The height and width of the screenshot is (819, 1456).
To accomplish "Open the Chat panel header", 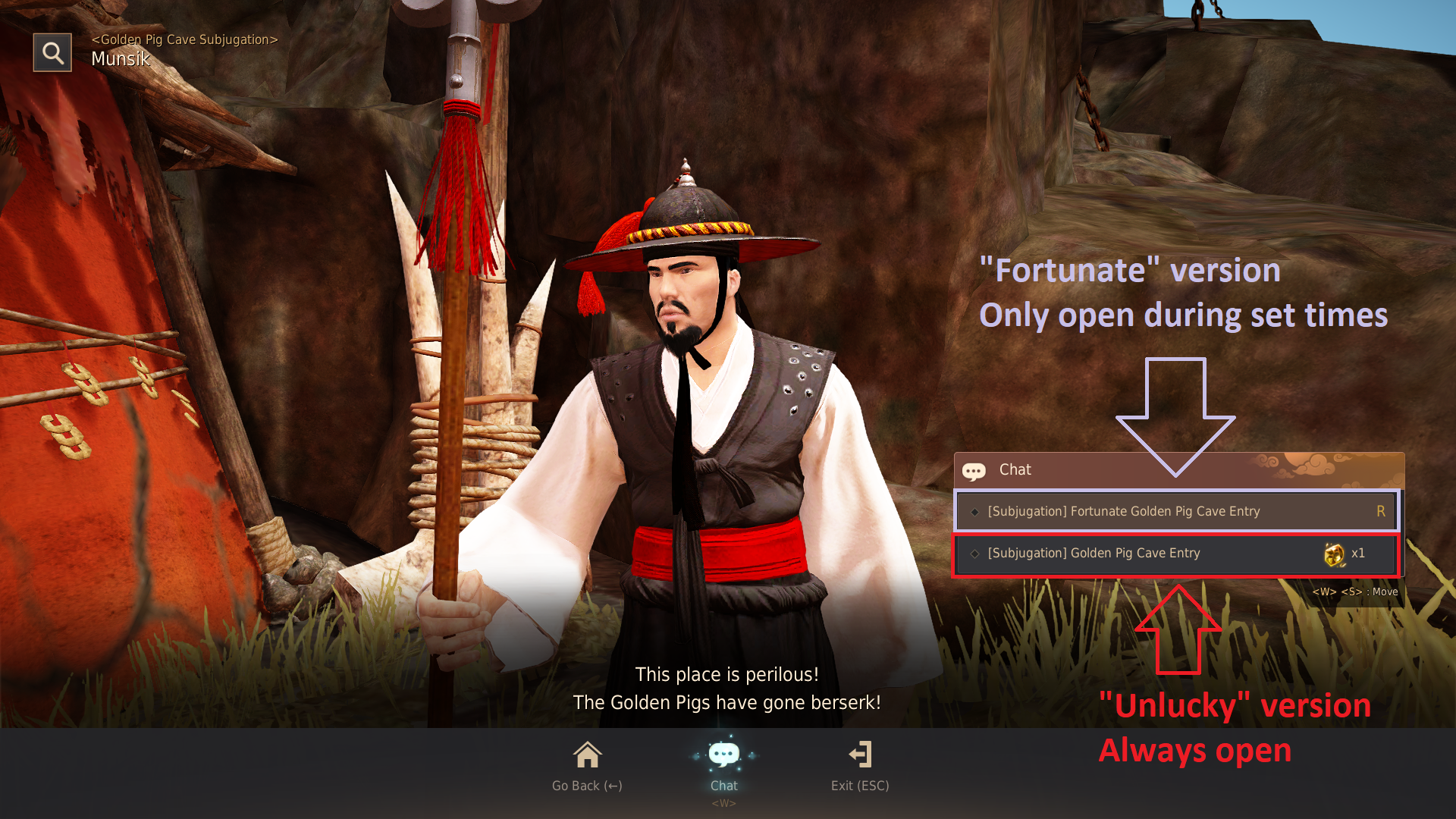I will point(1015,470).
